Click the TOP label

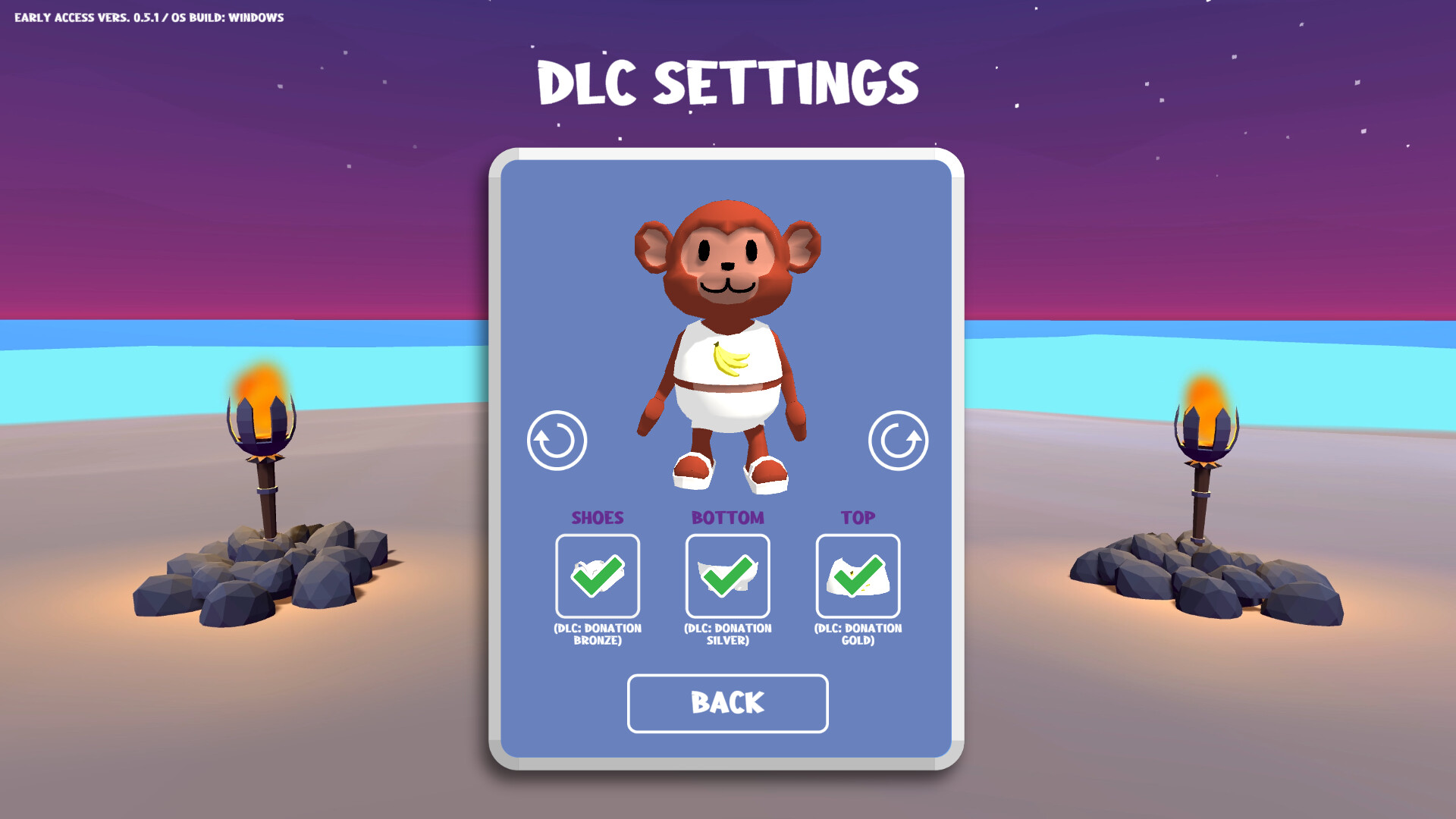[x=857, y=517]
